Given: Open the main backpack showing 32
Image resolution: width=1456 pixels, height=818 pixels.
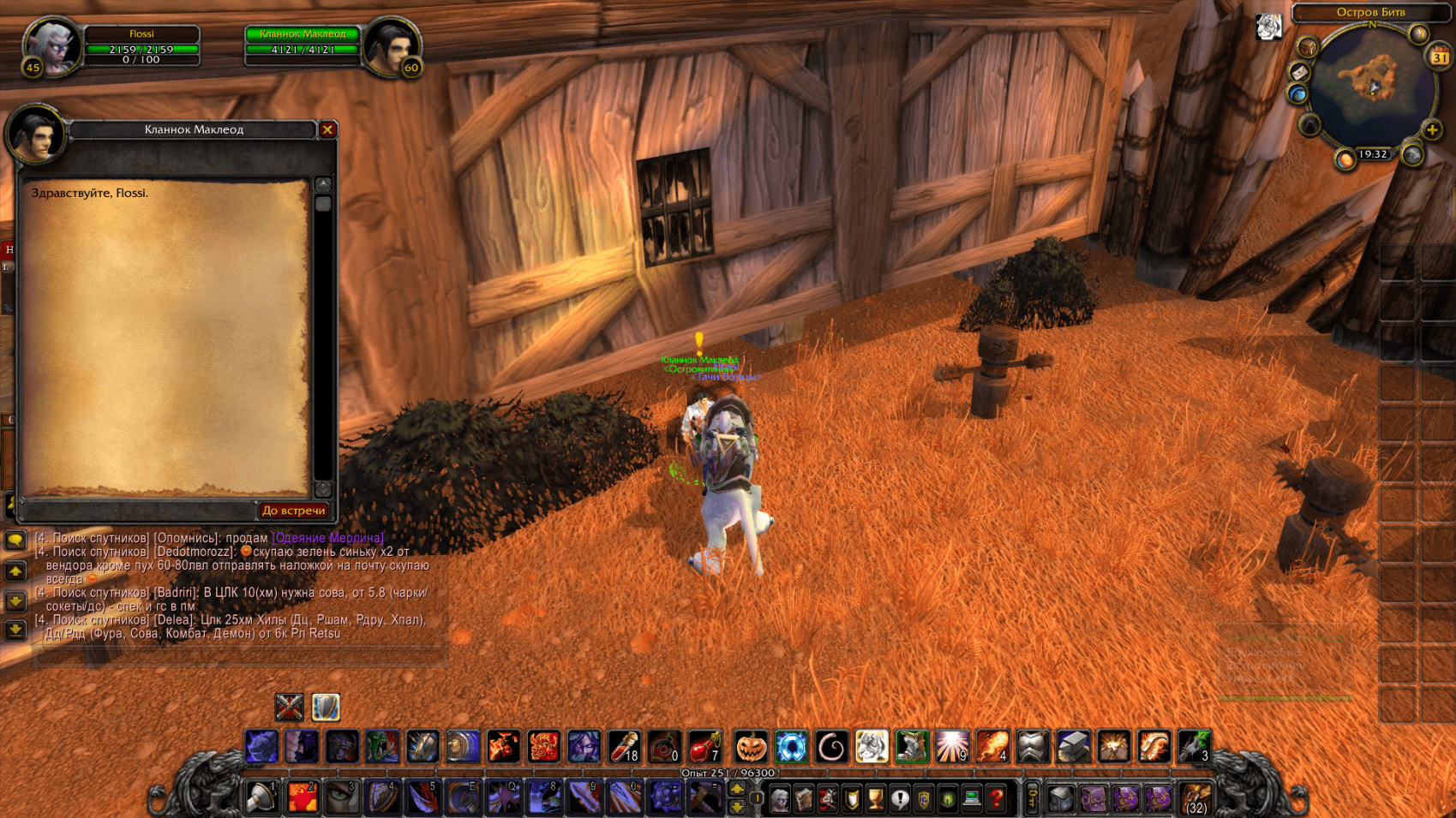Looking at the screenshot, I should [1195, 799].
